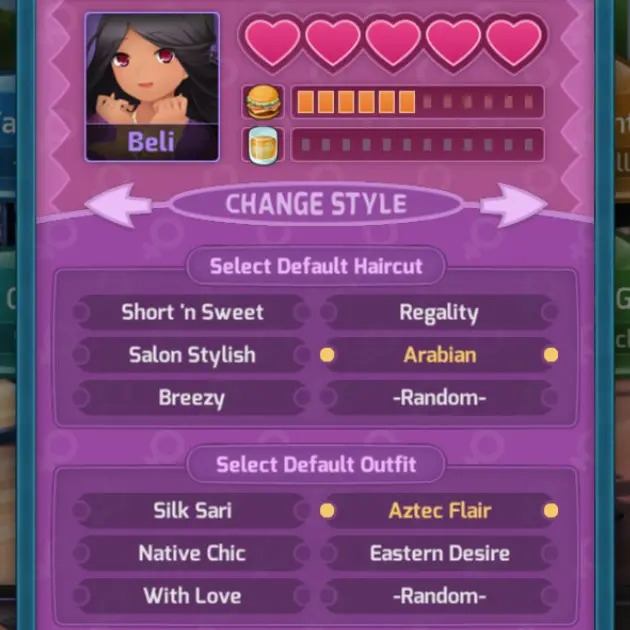Select the Silk Sari outfit
Screen dimensions: 630x630
[x=192, y=510]
